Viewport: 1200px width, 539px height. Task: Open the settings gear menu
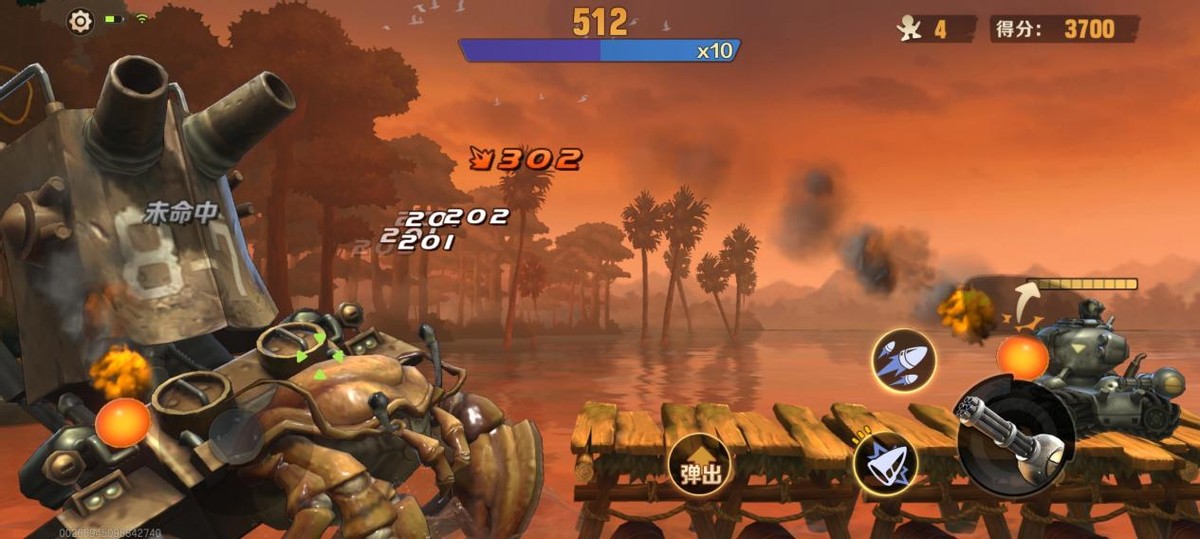coord(81,21)
